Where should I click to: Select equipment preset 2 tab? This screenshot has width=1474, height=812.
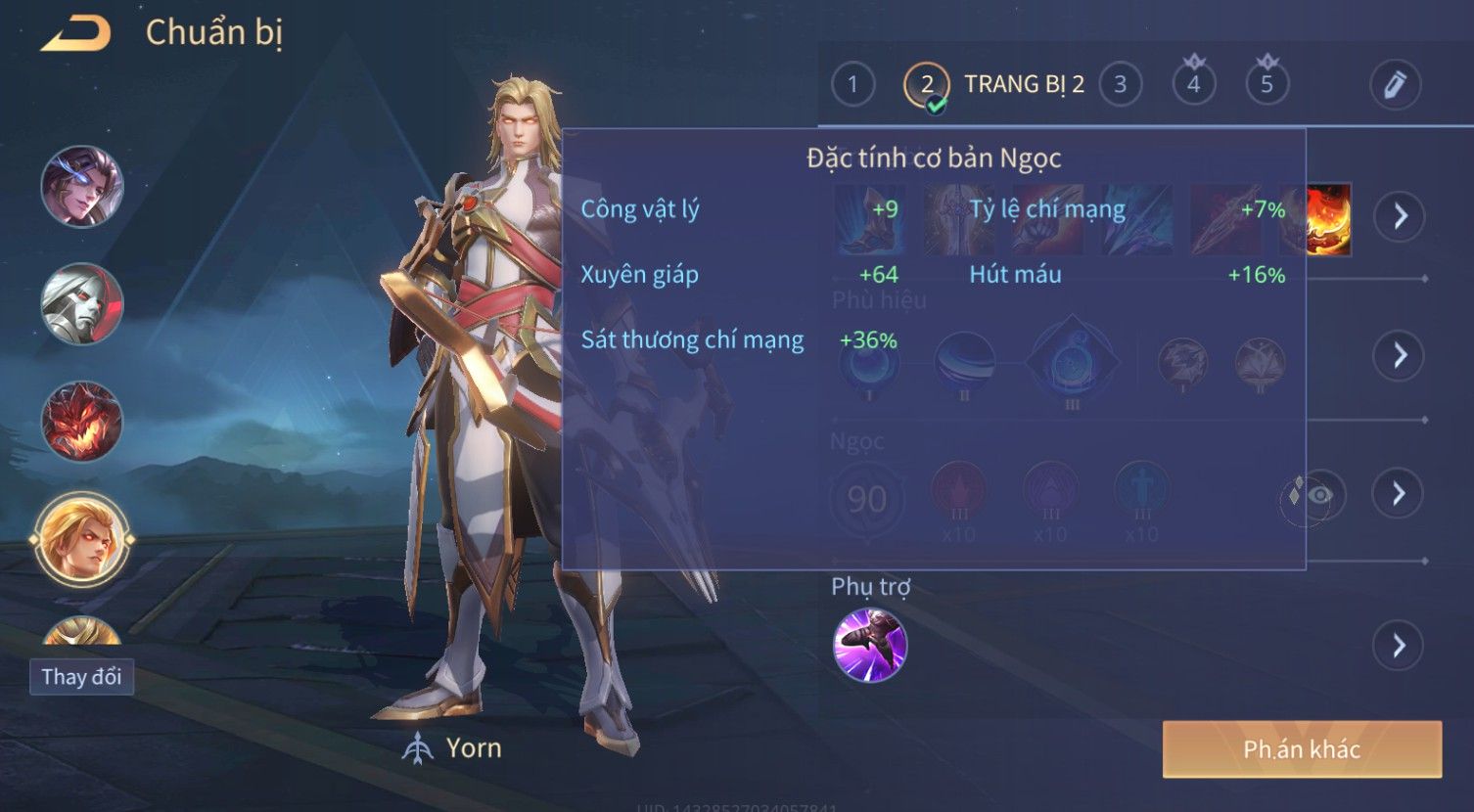click(x=926, y=85)
